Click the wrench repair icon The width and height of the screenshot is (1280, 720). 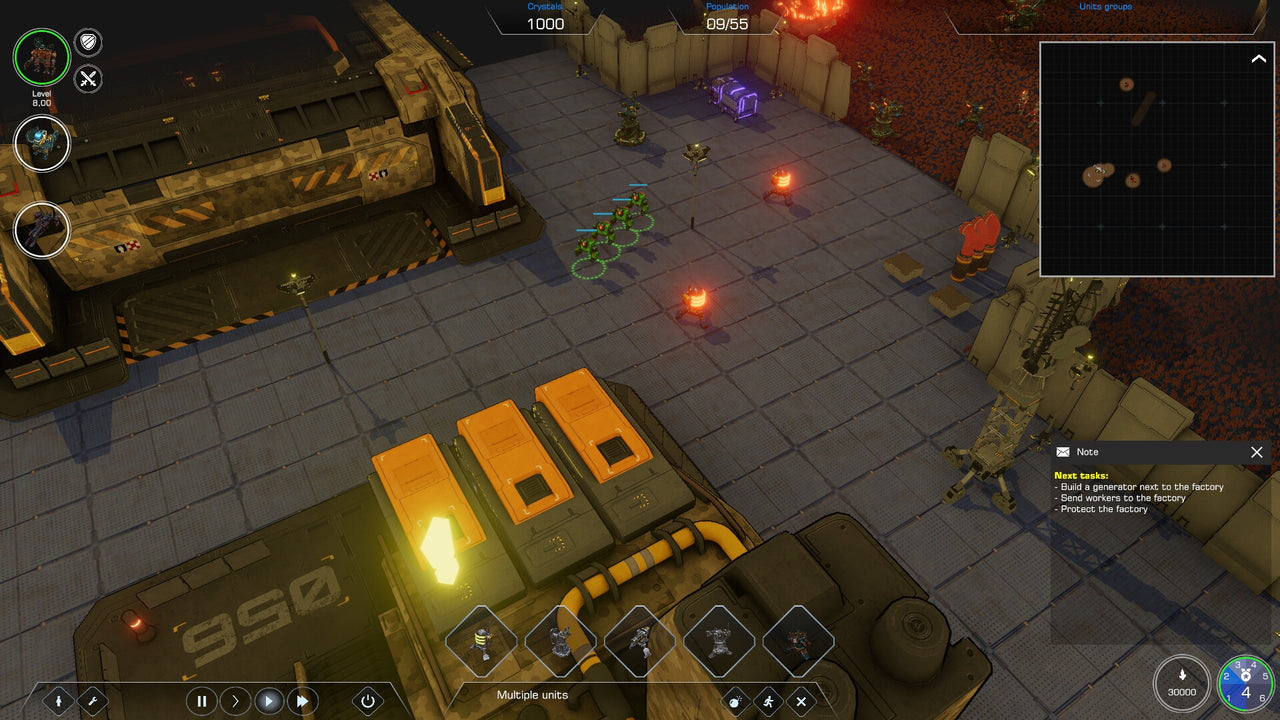(x=92, y=701)
